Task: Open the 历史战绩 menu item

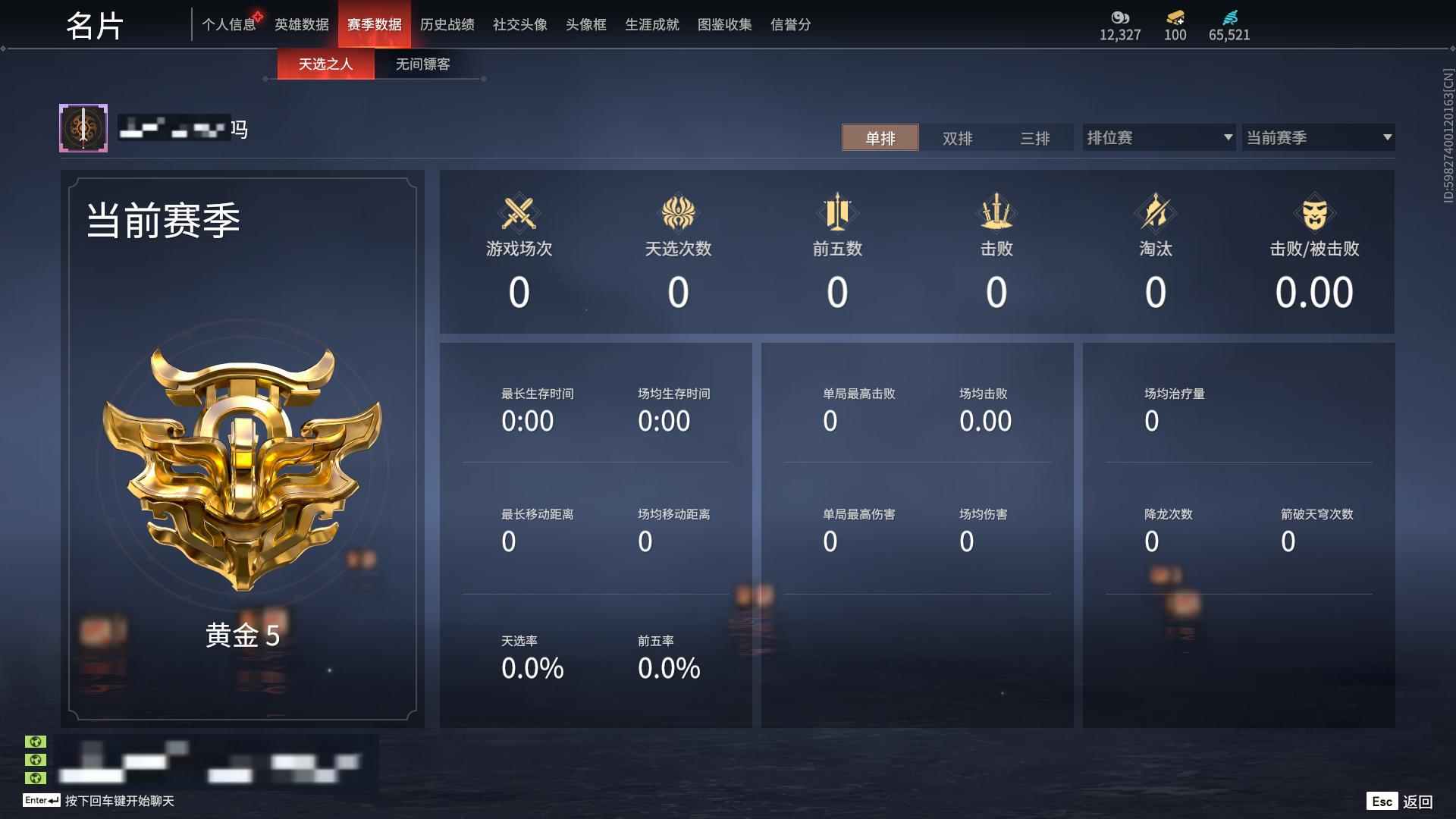Action: 447,24
